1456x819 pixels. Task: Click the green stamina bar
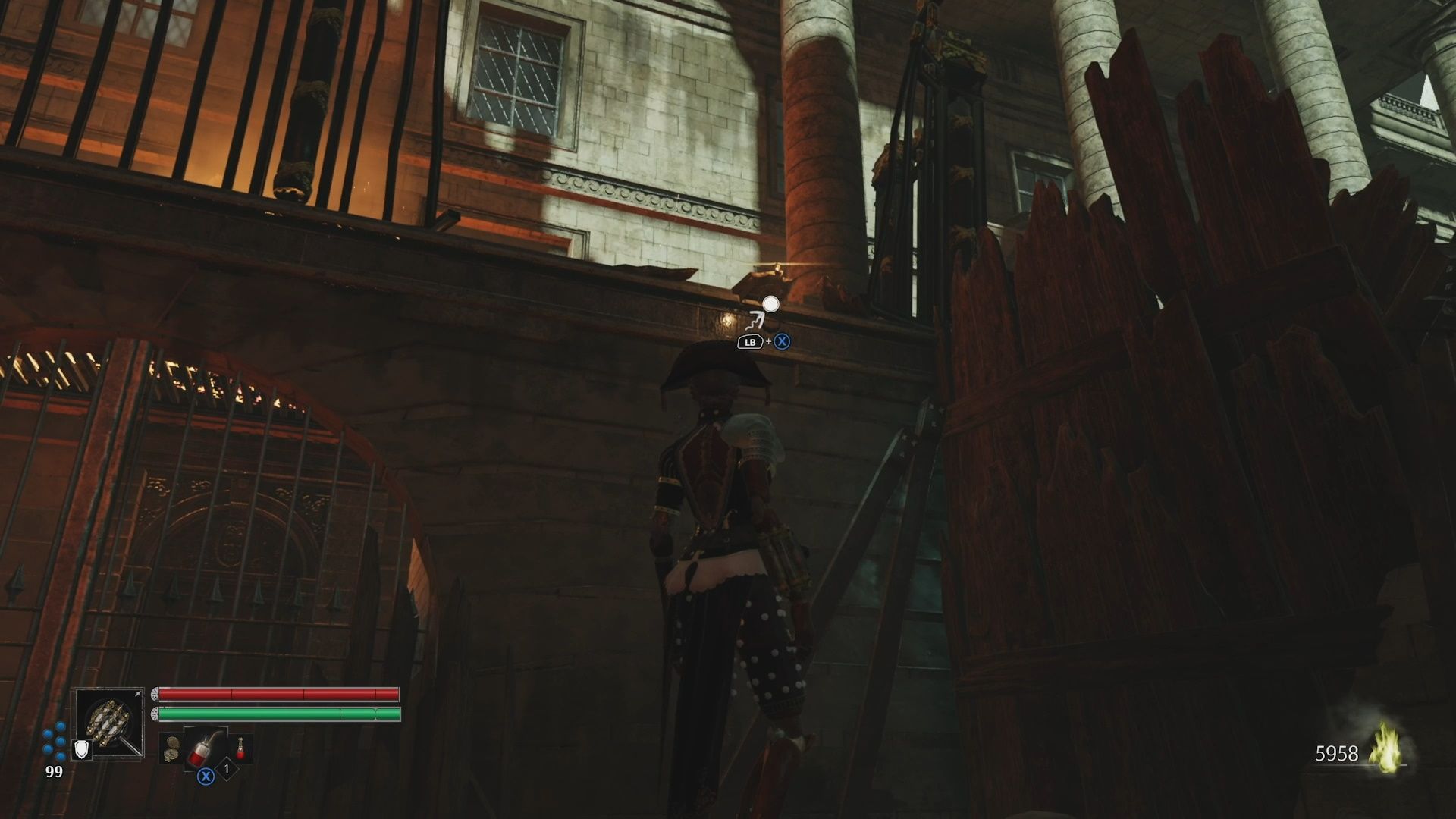[273, 714]
